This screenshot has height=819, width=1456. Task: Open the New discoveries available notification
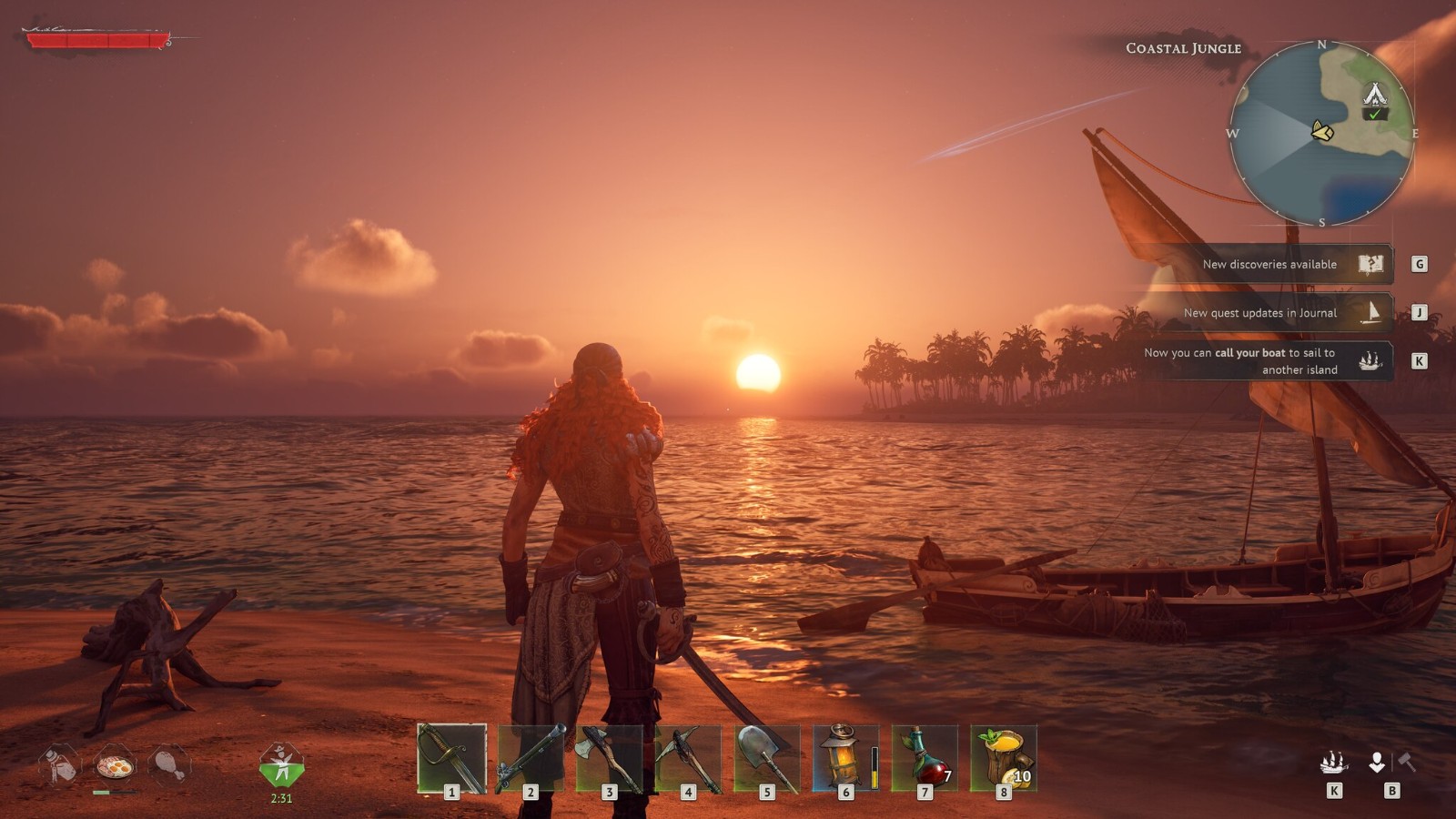pyautogui.click(x=1269, y=264)
